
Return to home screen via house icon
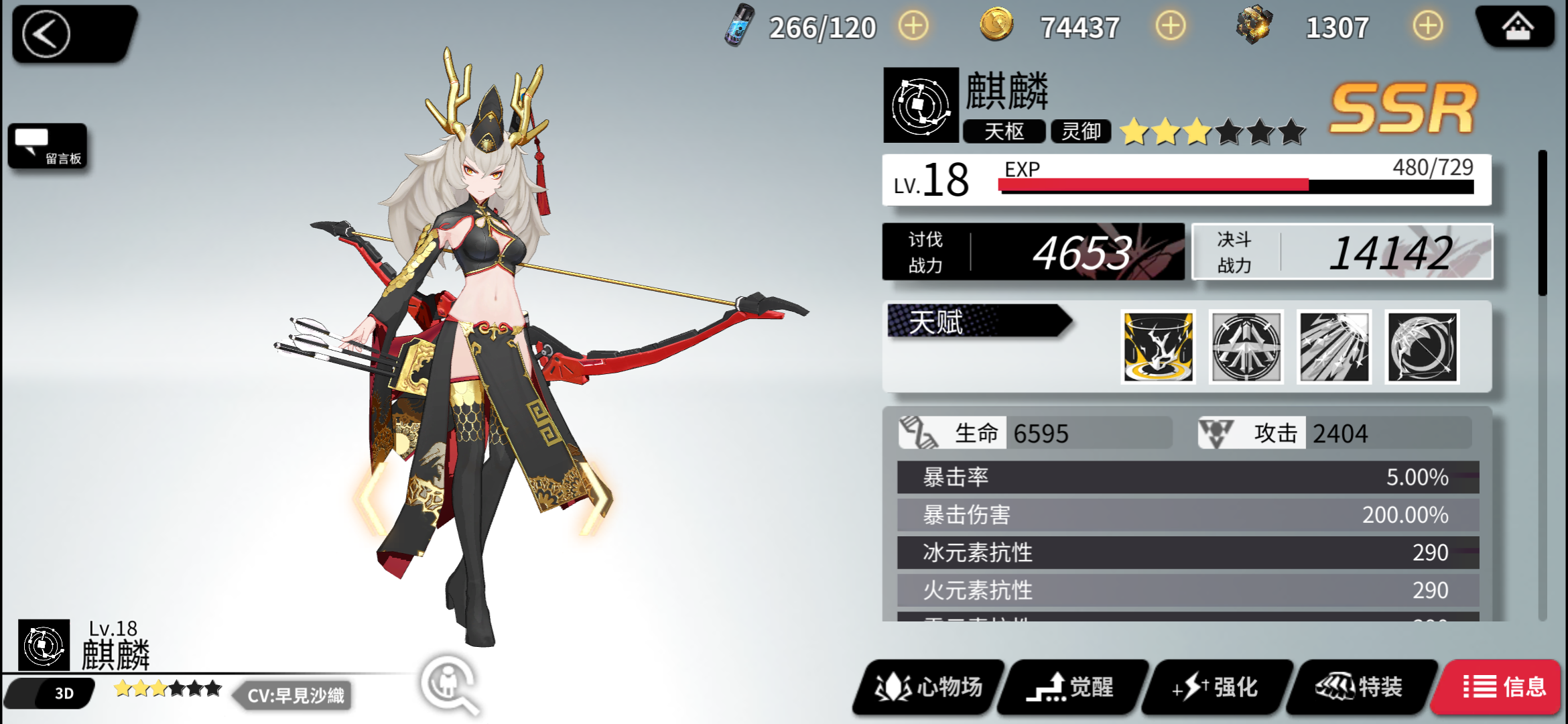pos(1517,28)
